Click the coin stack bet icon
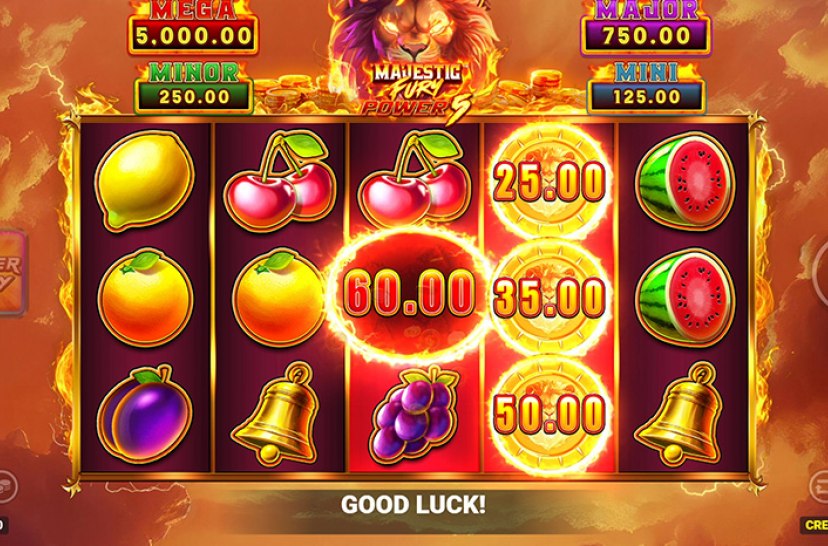 coord(4,485)
